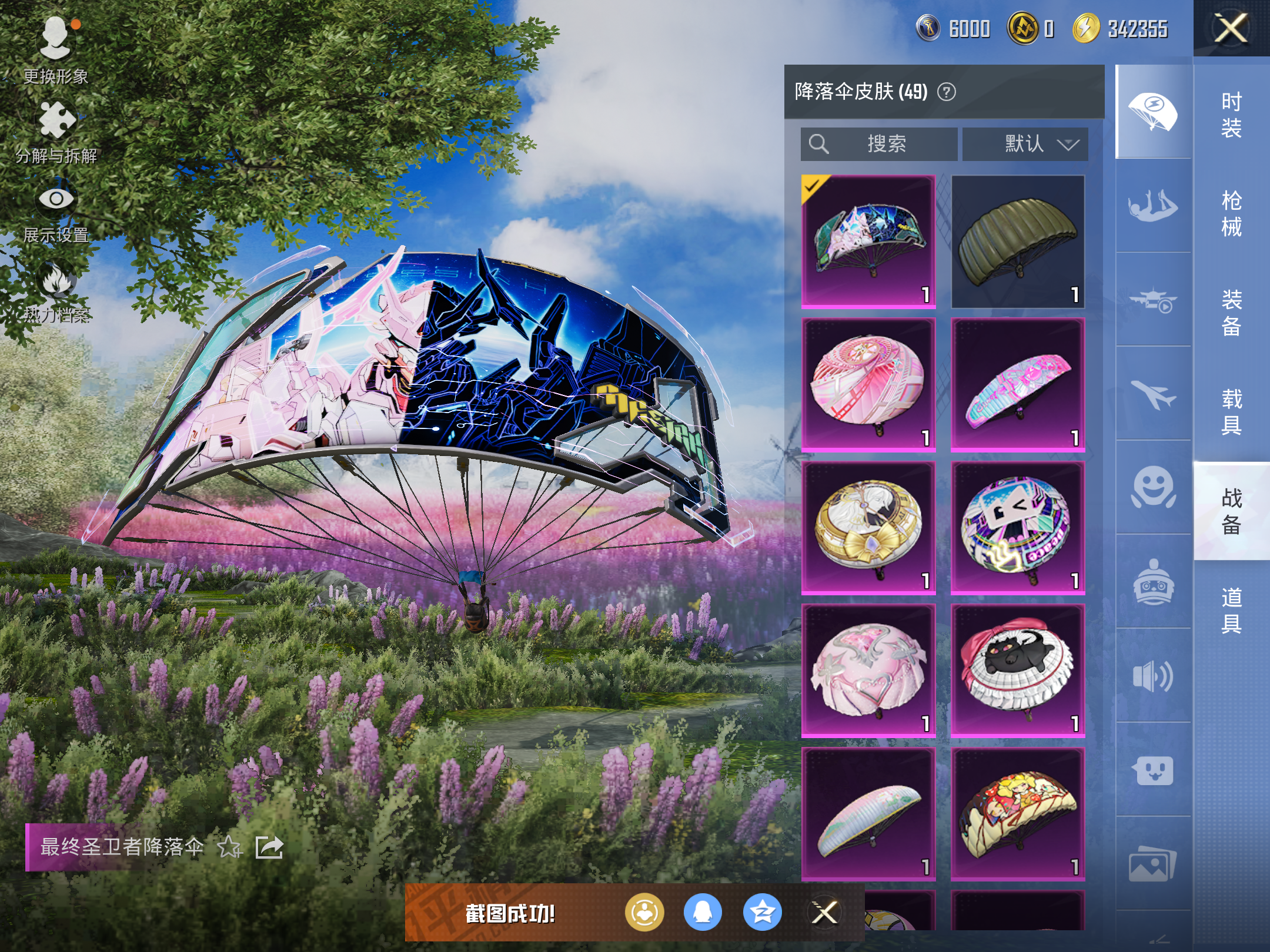Screen dimensions: 1270x952
Task: Select the black cat parachute skin
Action: coord(1018,671)
